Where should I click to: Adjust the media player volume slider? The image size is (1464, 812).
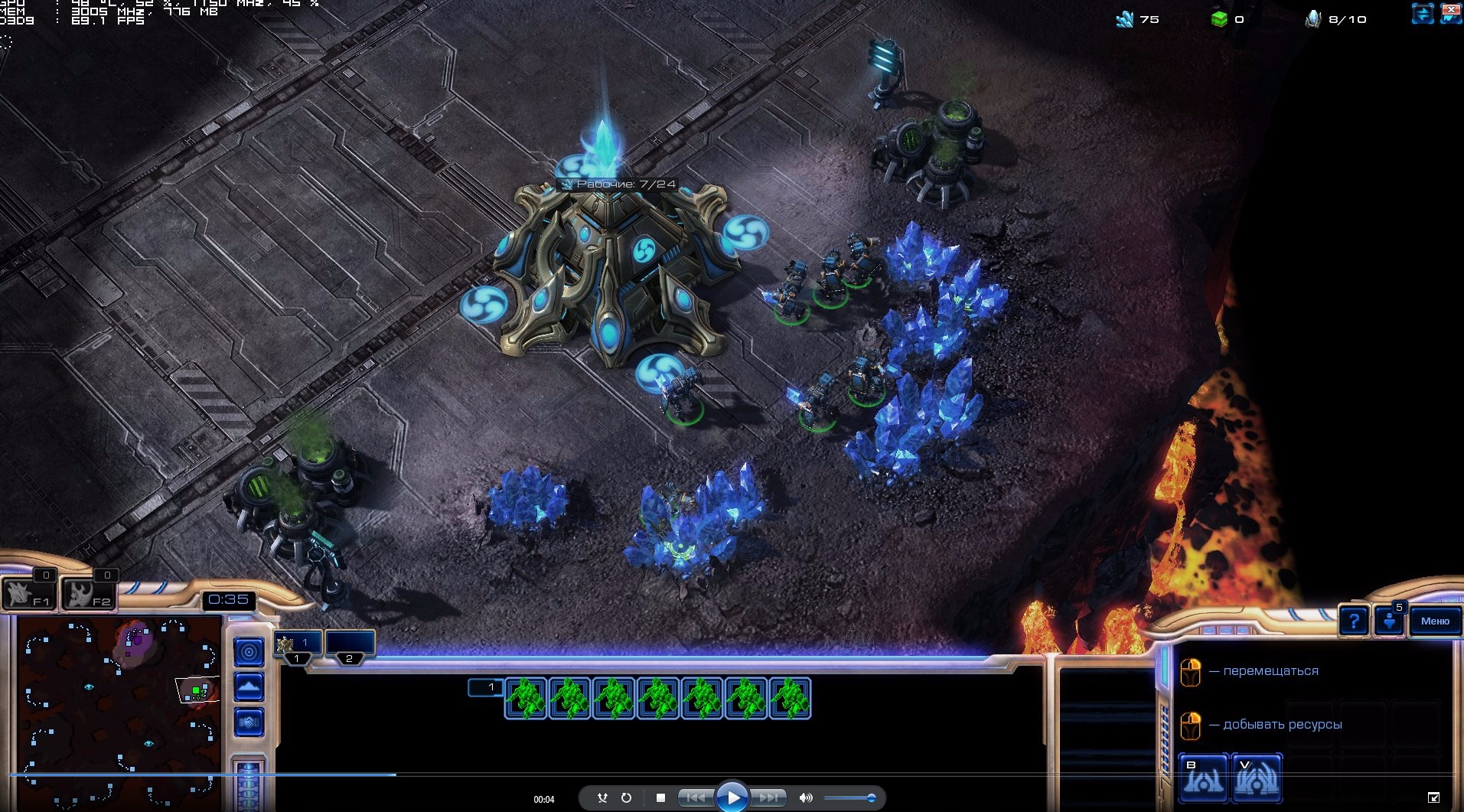point(849,798)
